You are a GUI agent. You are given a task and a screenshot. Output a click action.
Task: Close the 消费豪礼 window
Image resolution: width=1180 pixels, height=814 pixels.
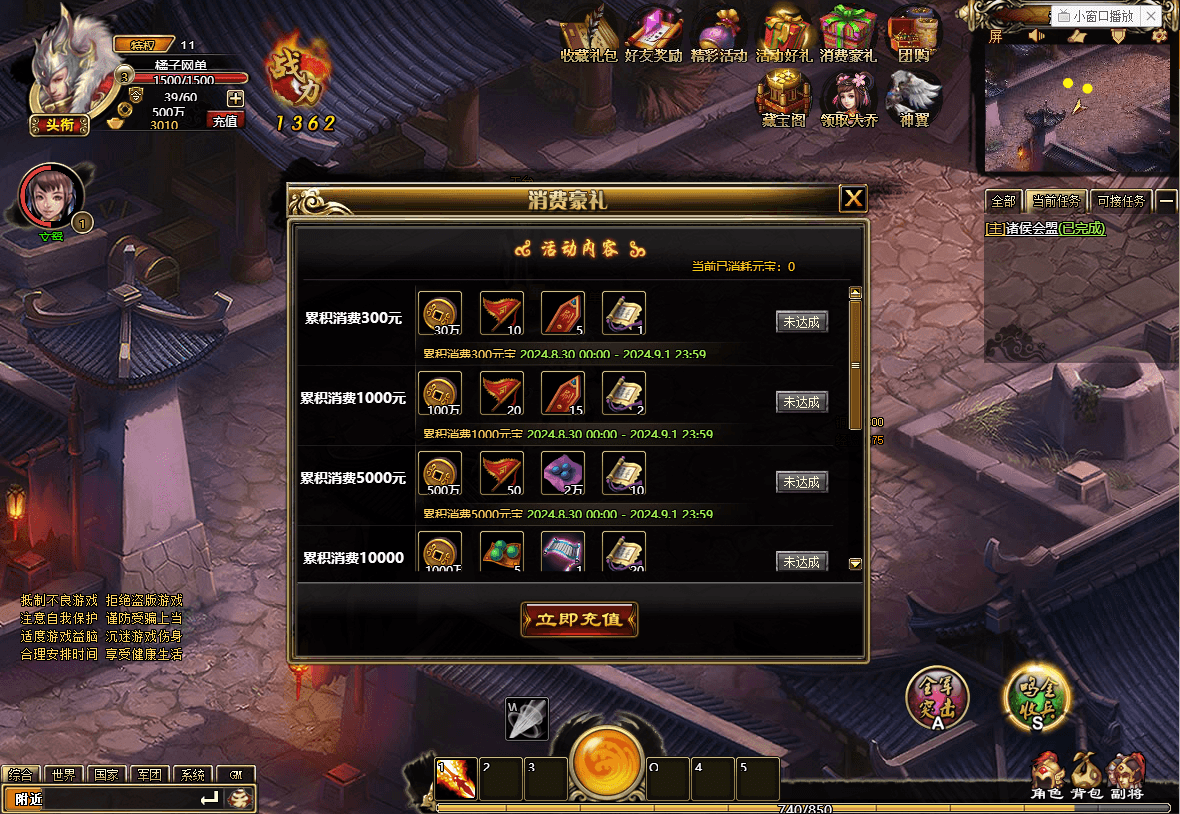coord(853,199)
